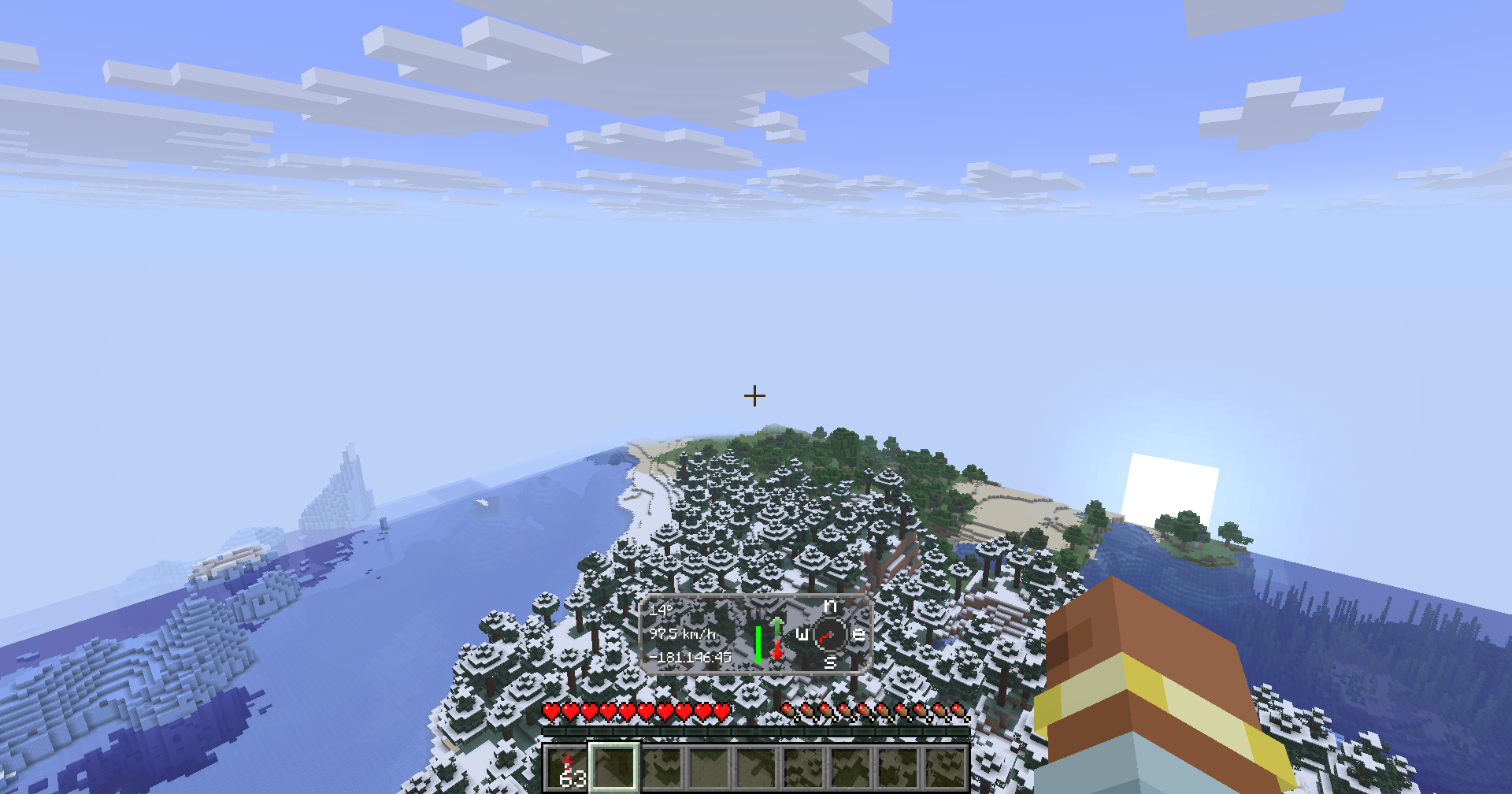Click the south marker on the compass
1512x794 pixels.
[830, 662]
